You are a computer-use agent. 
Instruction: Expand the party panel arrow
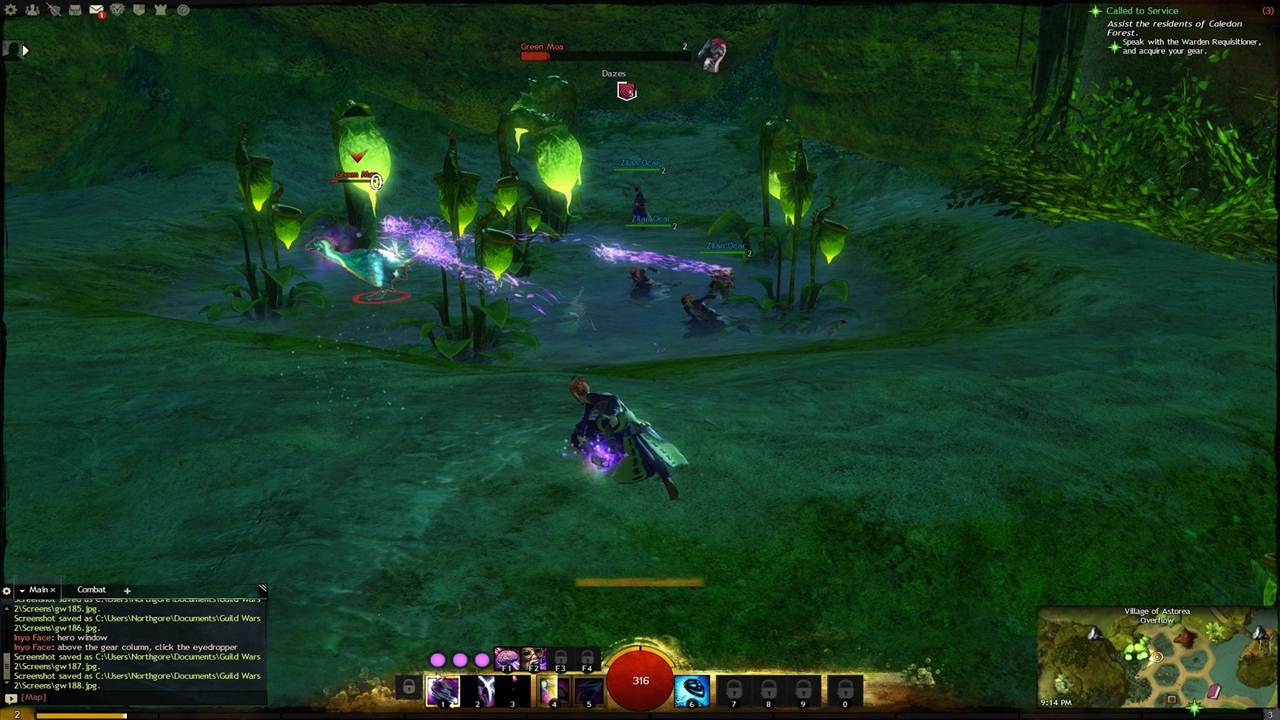coord(25,49)
